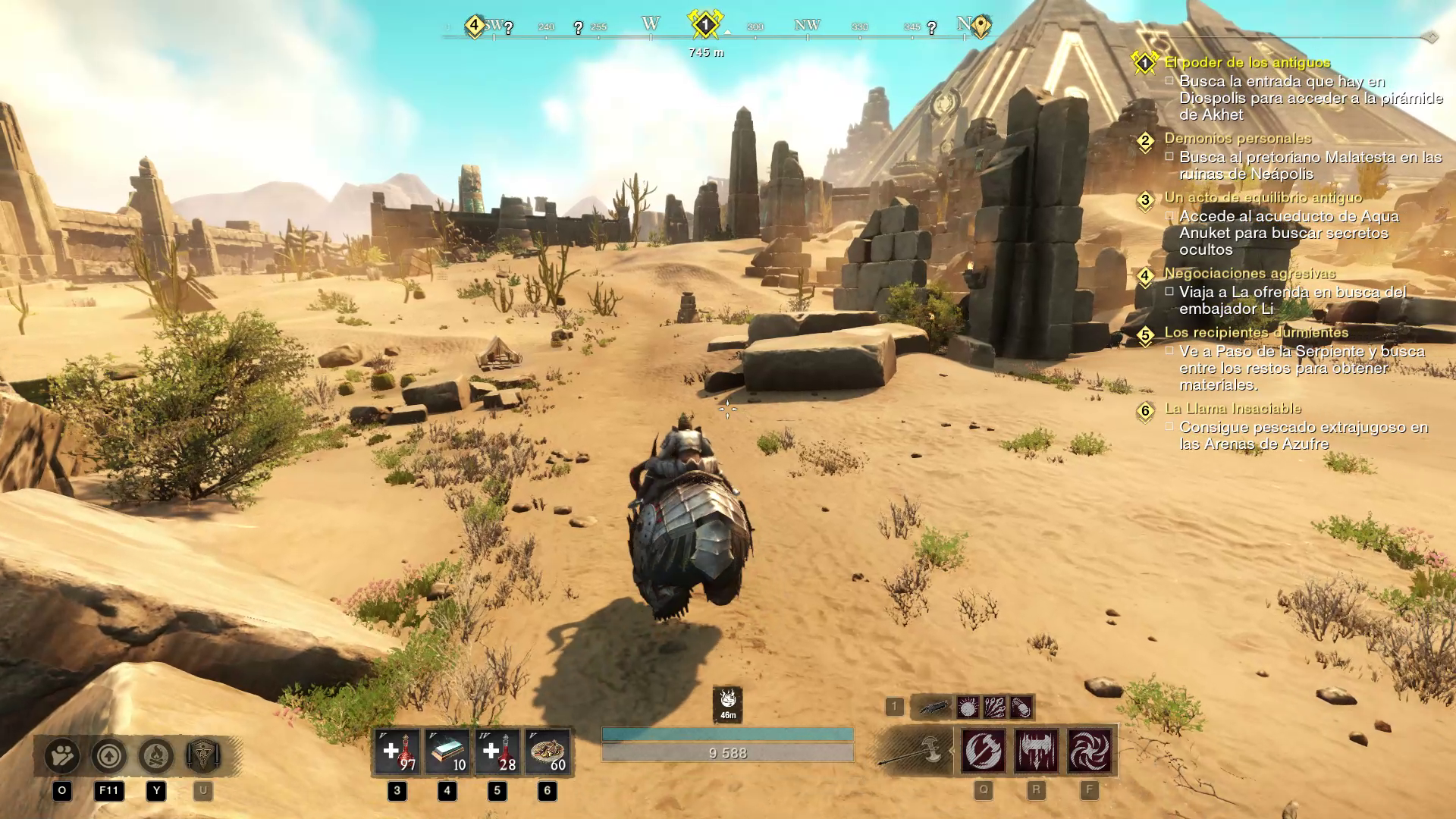
Task: Place a campfire using the camp icon
Action: pyautogui.click(x=156, y=755)
